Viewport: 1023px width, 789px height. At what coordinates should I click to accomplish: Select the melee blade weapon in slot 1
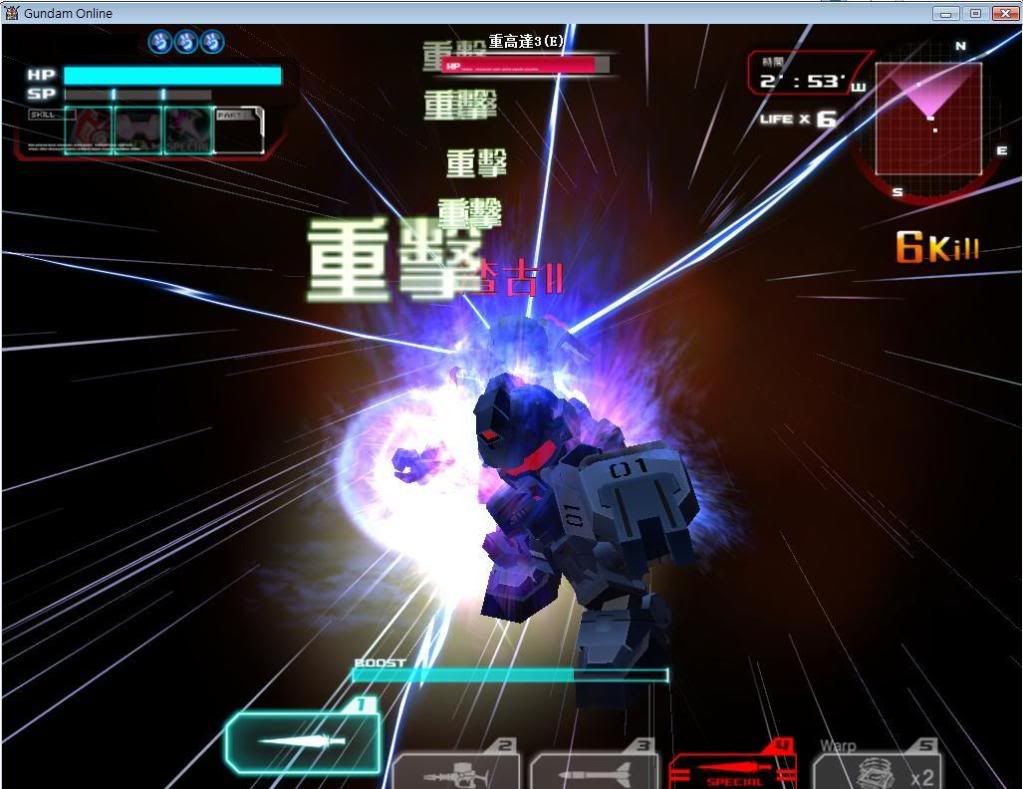[303, 742]
